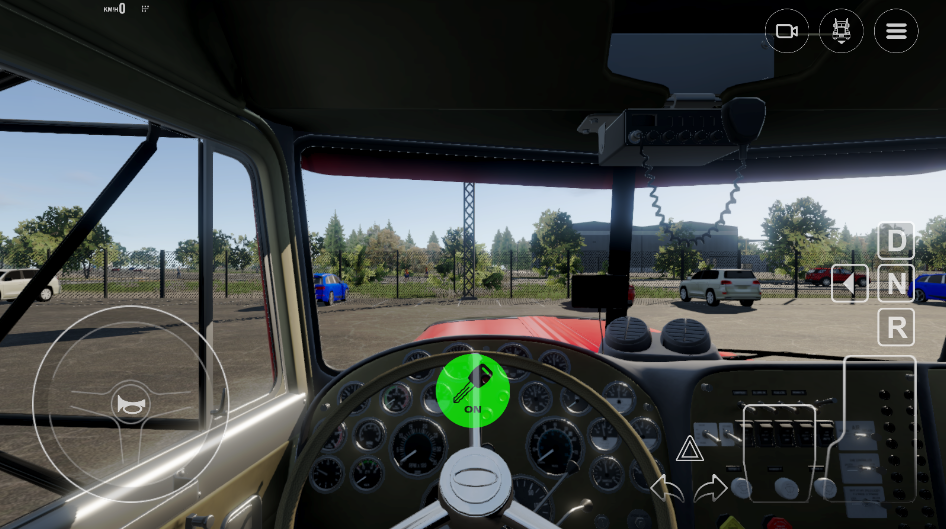The width and height of the screenshot is (946, 529).
Task: Turn on the hazard warning triangle
Action: (689, 449)
